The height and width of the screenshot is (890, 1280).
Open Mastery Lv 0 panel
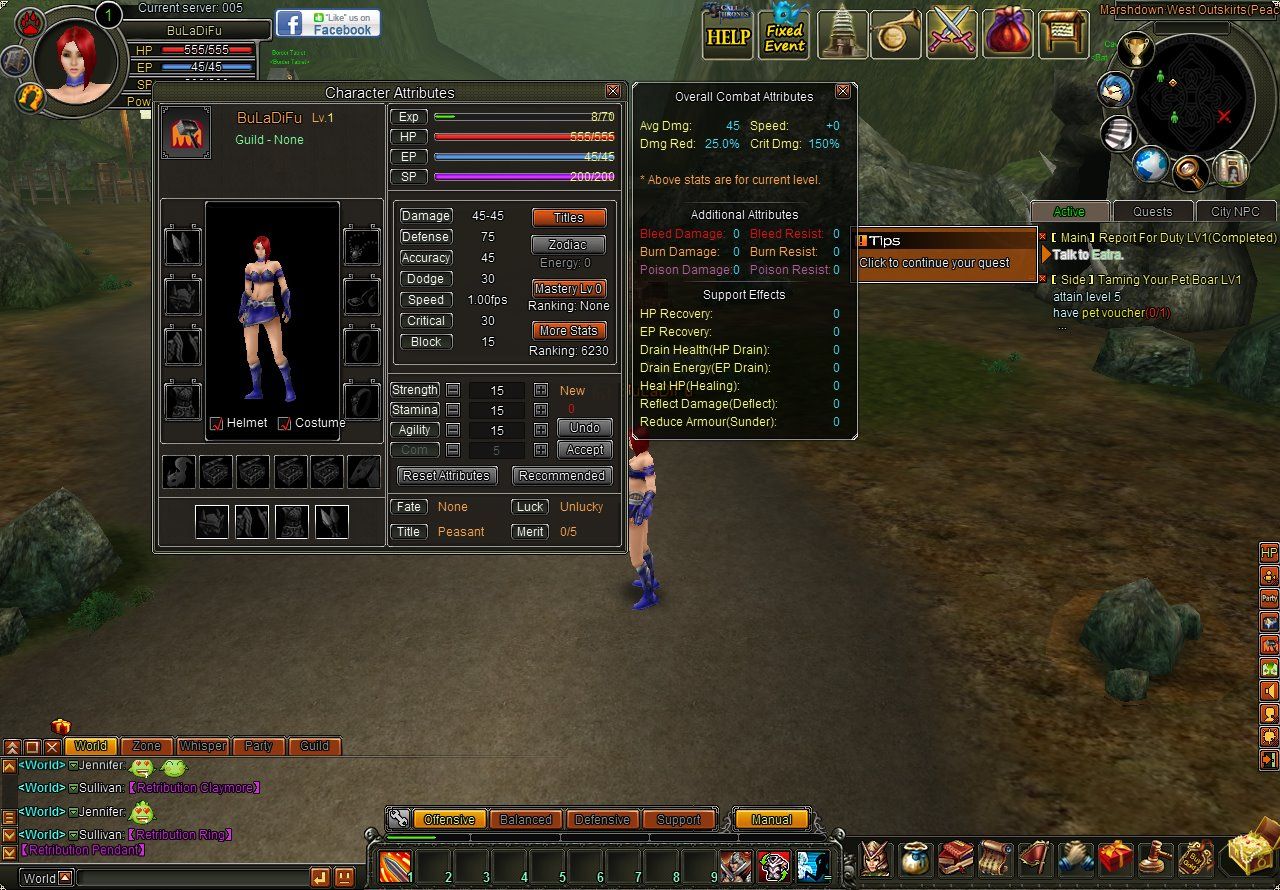pos(568,289)
